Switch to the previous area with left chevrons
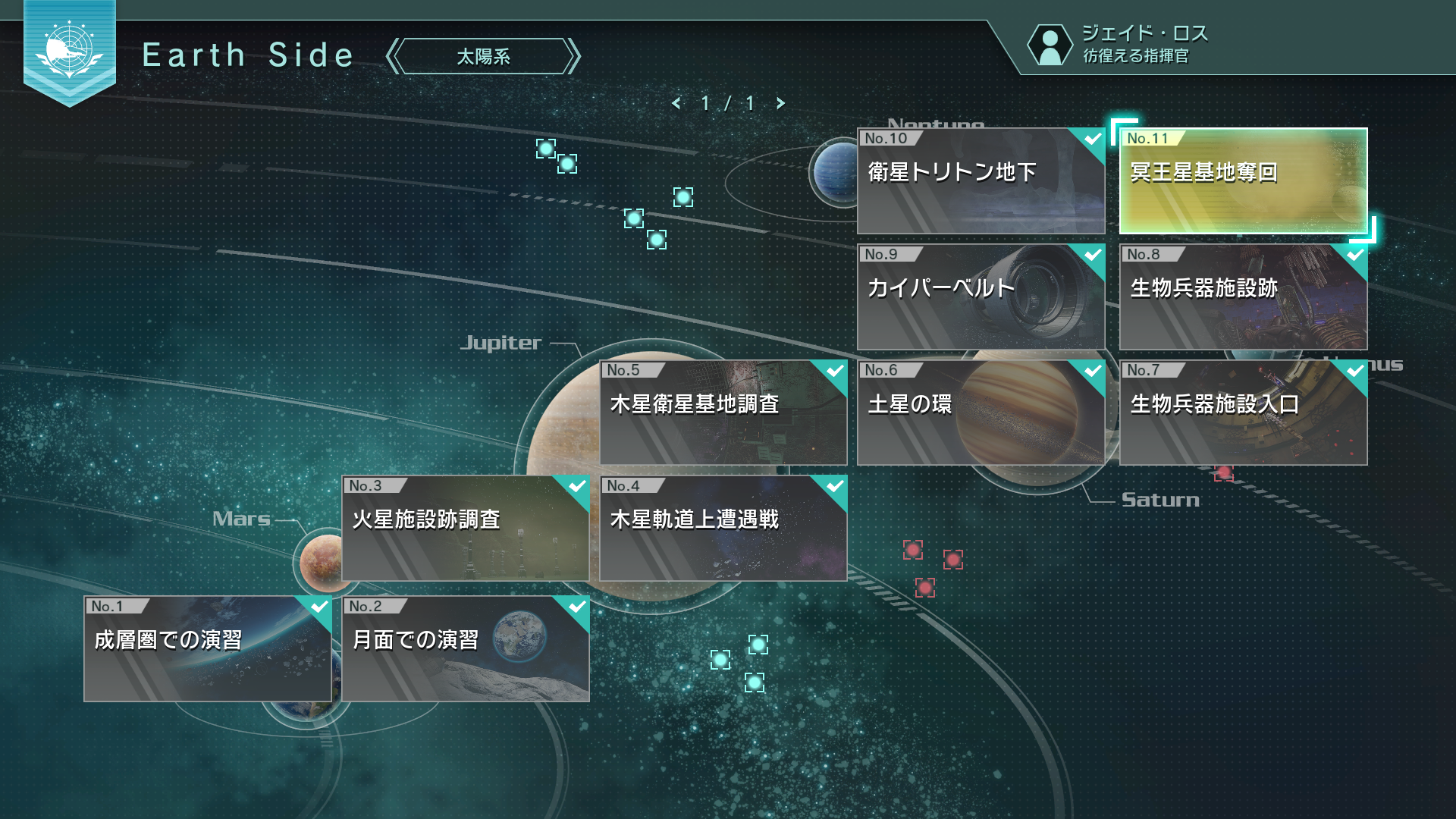Screen dimensions: 1456x819 point(392,57)
